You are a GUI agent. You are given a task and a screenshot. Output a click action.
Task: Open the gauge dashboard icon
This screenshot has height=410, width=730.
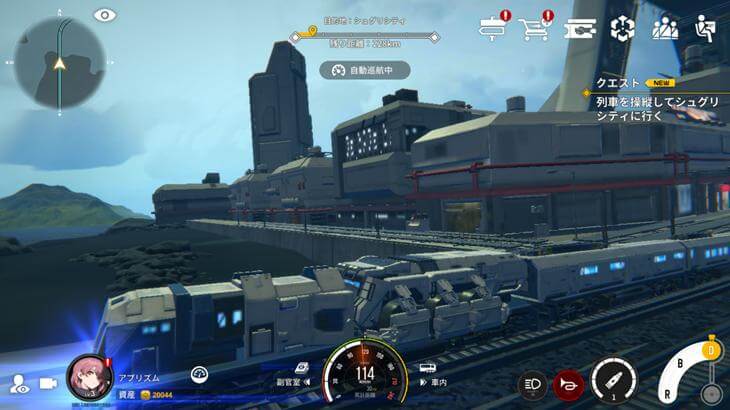[x=199, y=374]
